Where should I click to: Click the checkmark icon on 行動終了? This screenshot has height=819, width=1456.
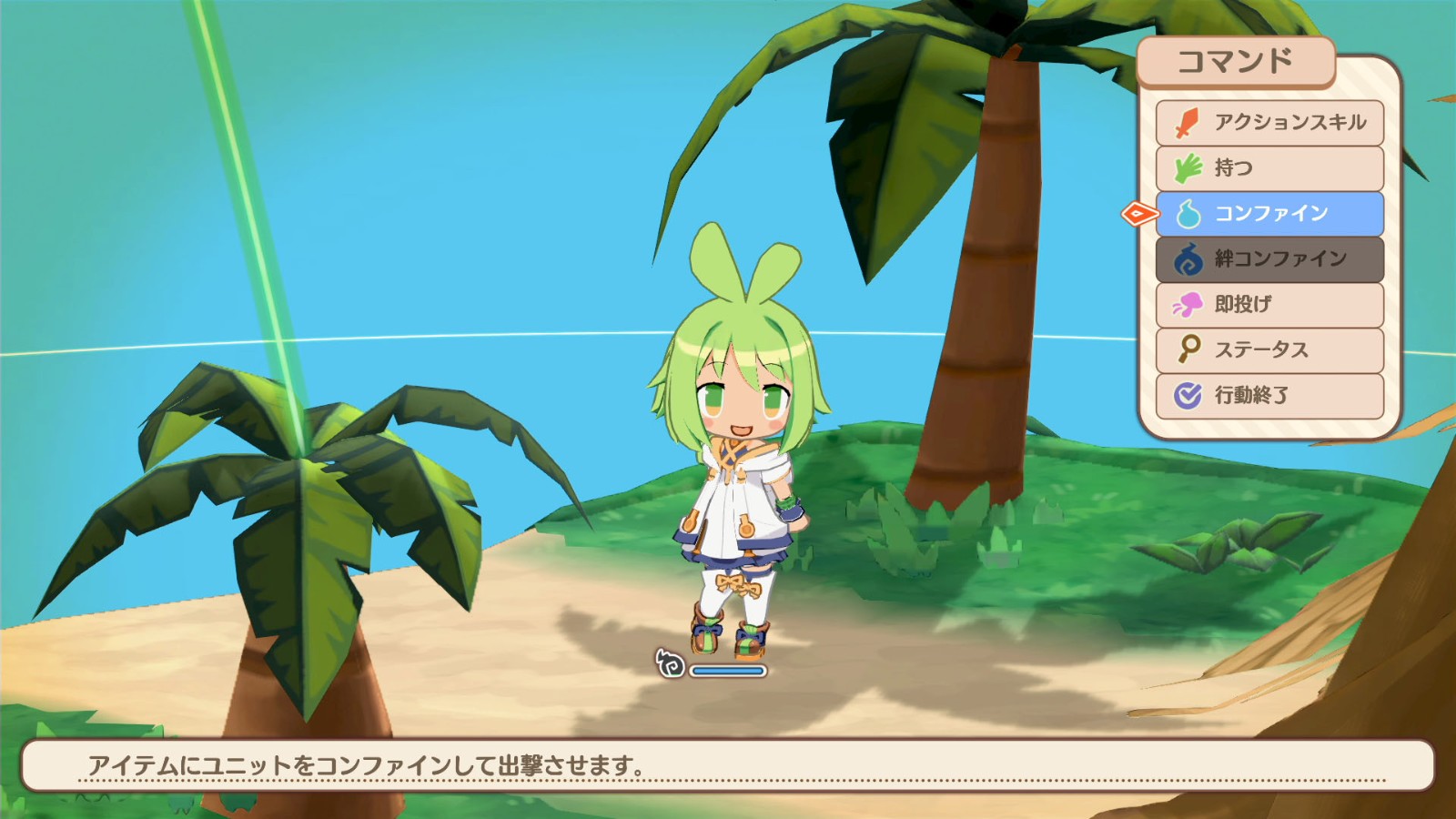1186,394
